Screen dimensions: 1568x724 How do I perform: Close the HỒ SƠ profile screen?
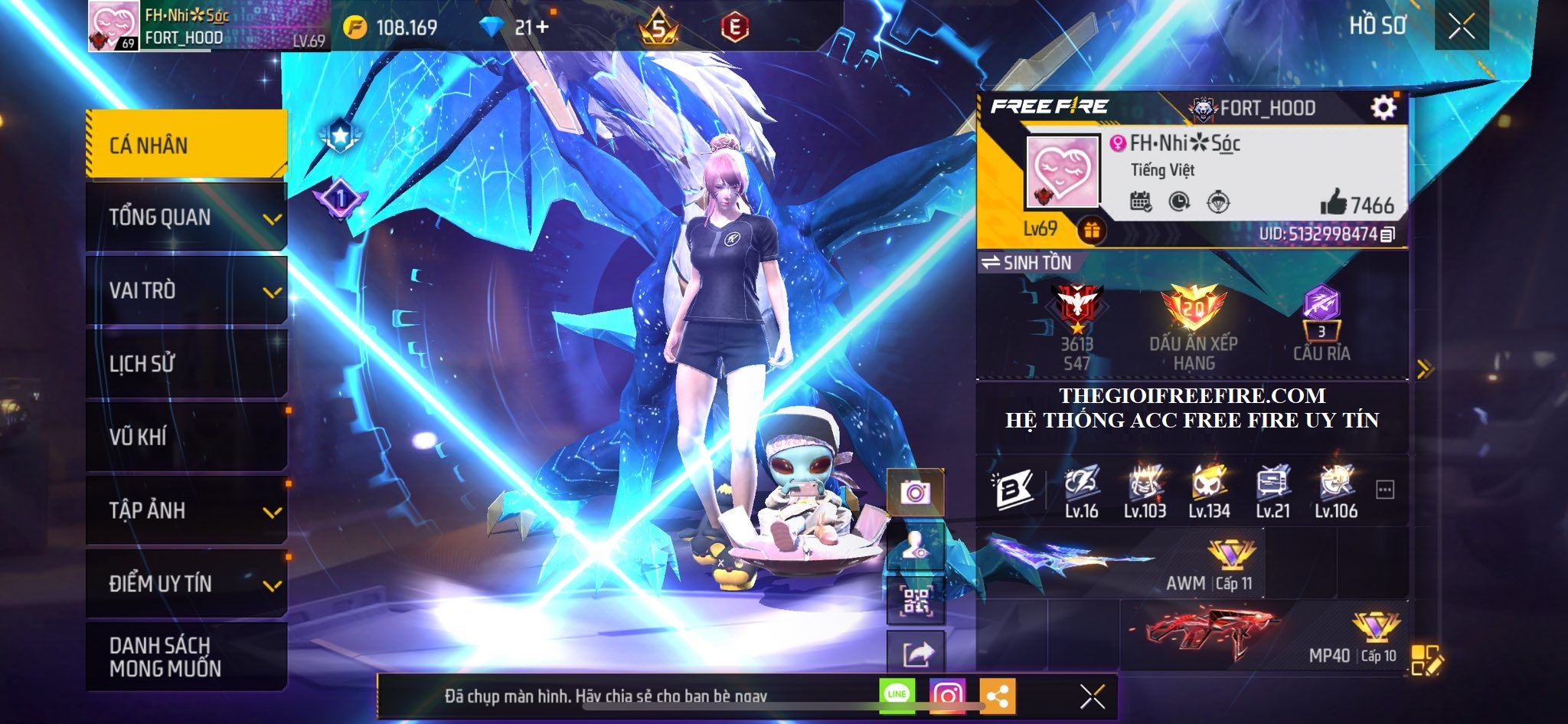pyautogui.click(x=1461, y=27)
